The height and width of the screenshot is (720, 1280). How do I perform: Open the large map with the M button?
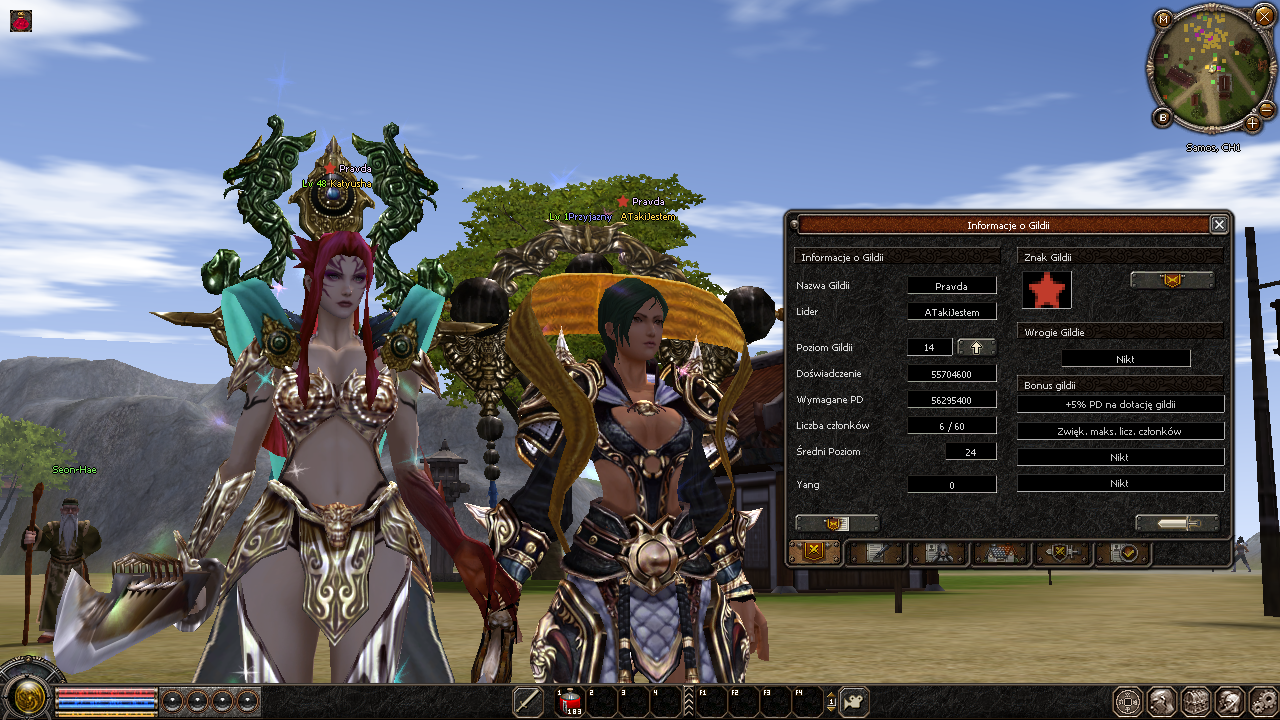(1163, 19)
